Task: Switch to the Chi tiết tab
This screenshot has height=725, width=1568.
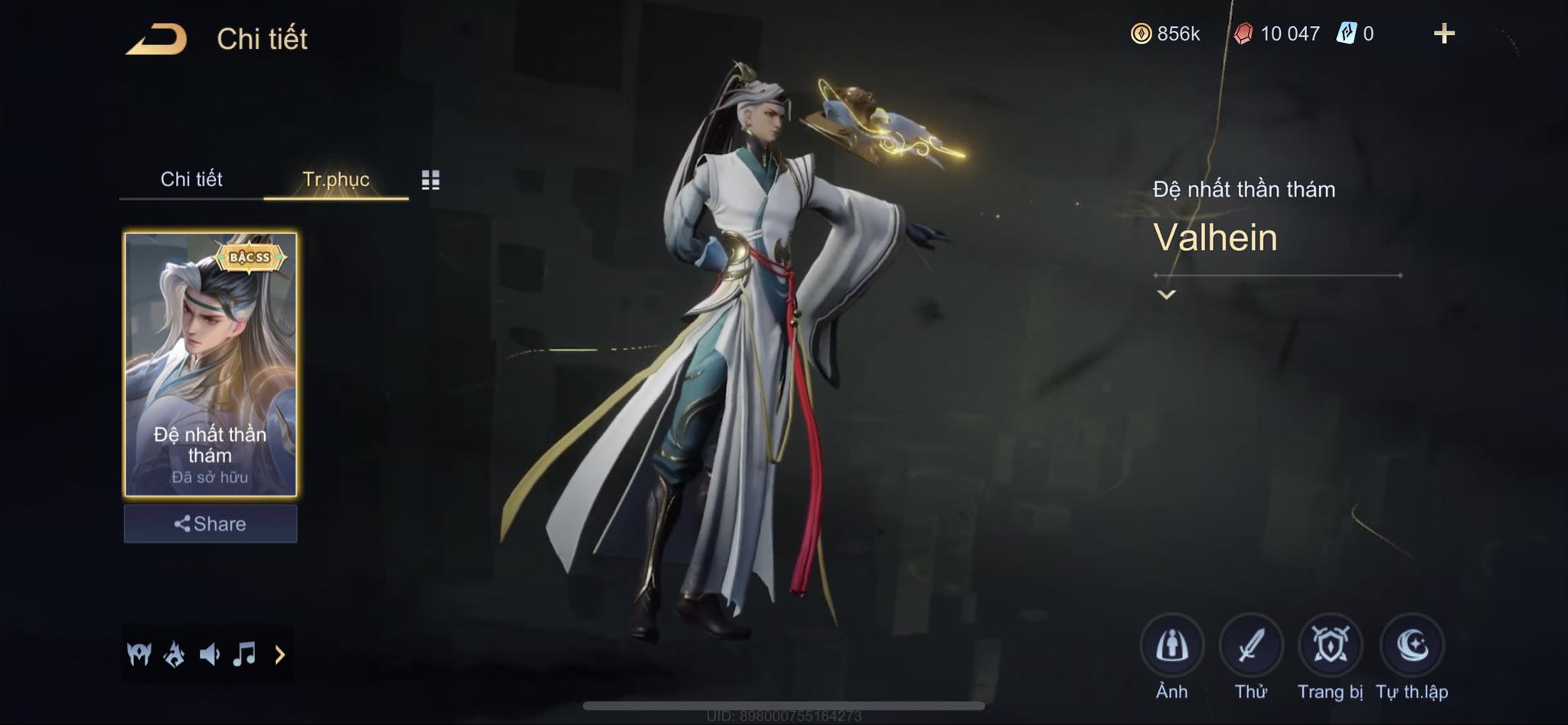Action: [191, 179]
